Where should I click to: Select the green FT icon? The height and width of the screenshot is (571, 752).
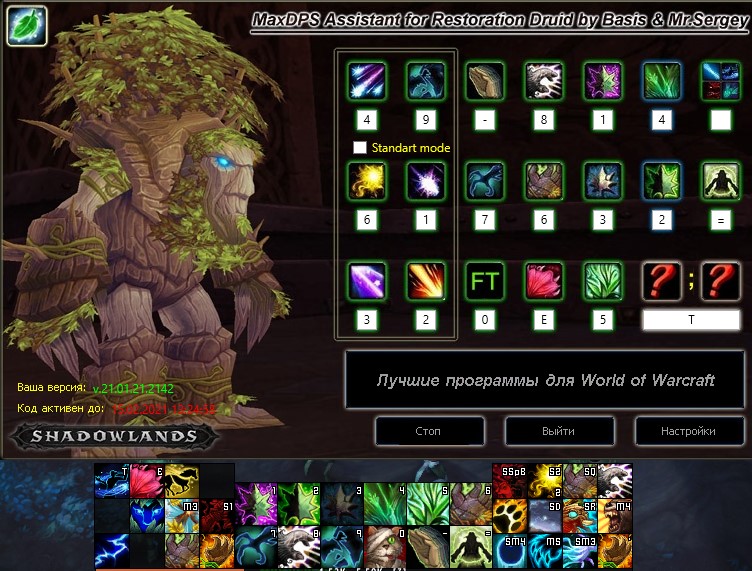(x=486, y=282)
